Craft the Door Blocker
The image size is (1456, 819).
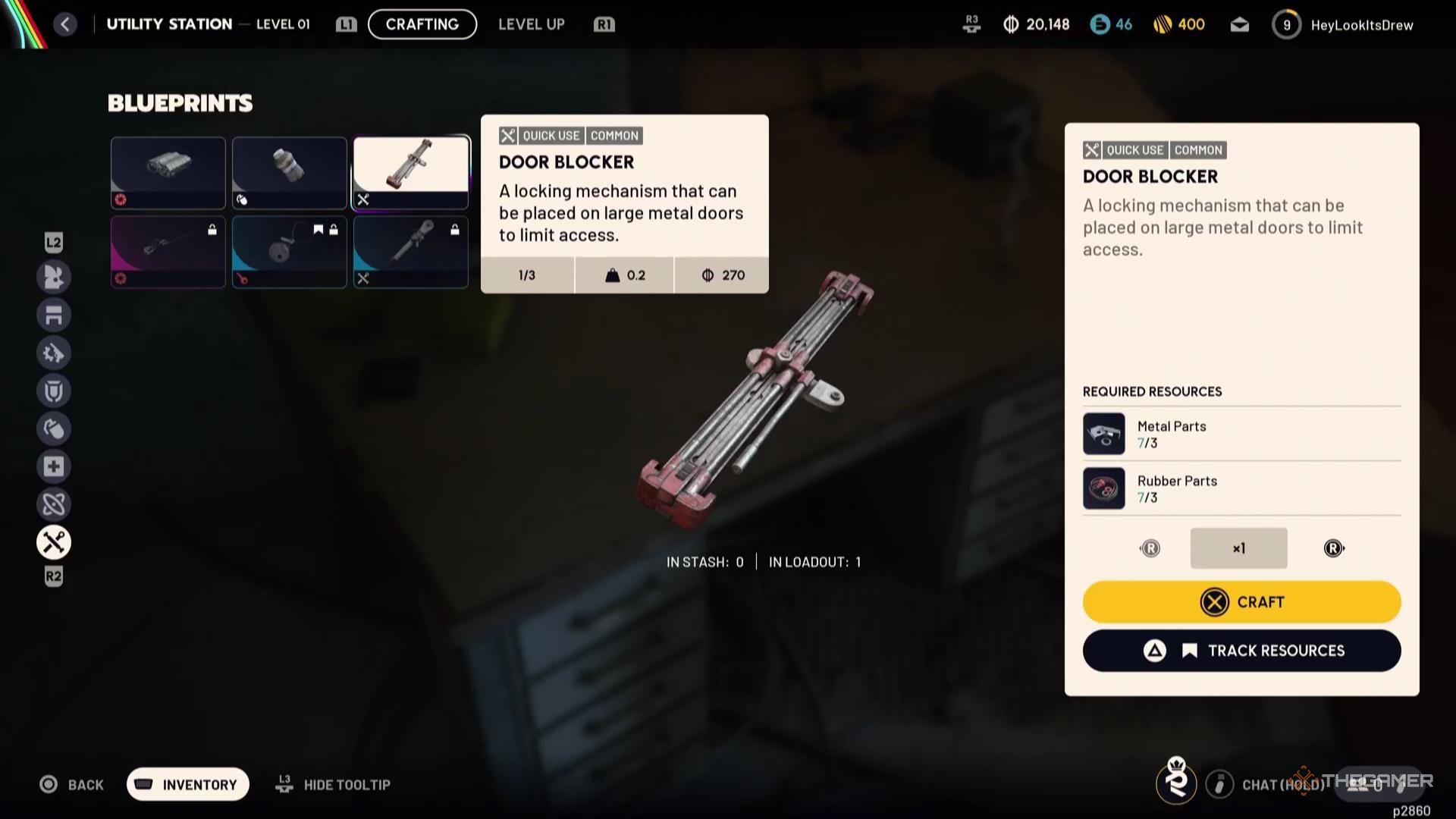click(1241, 602)
